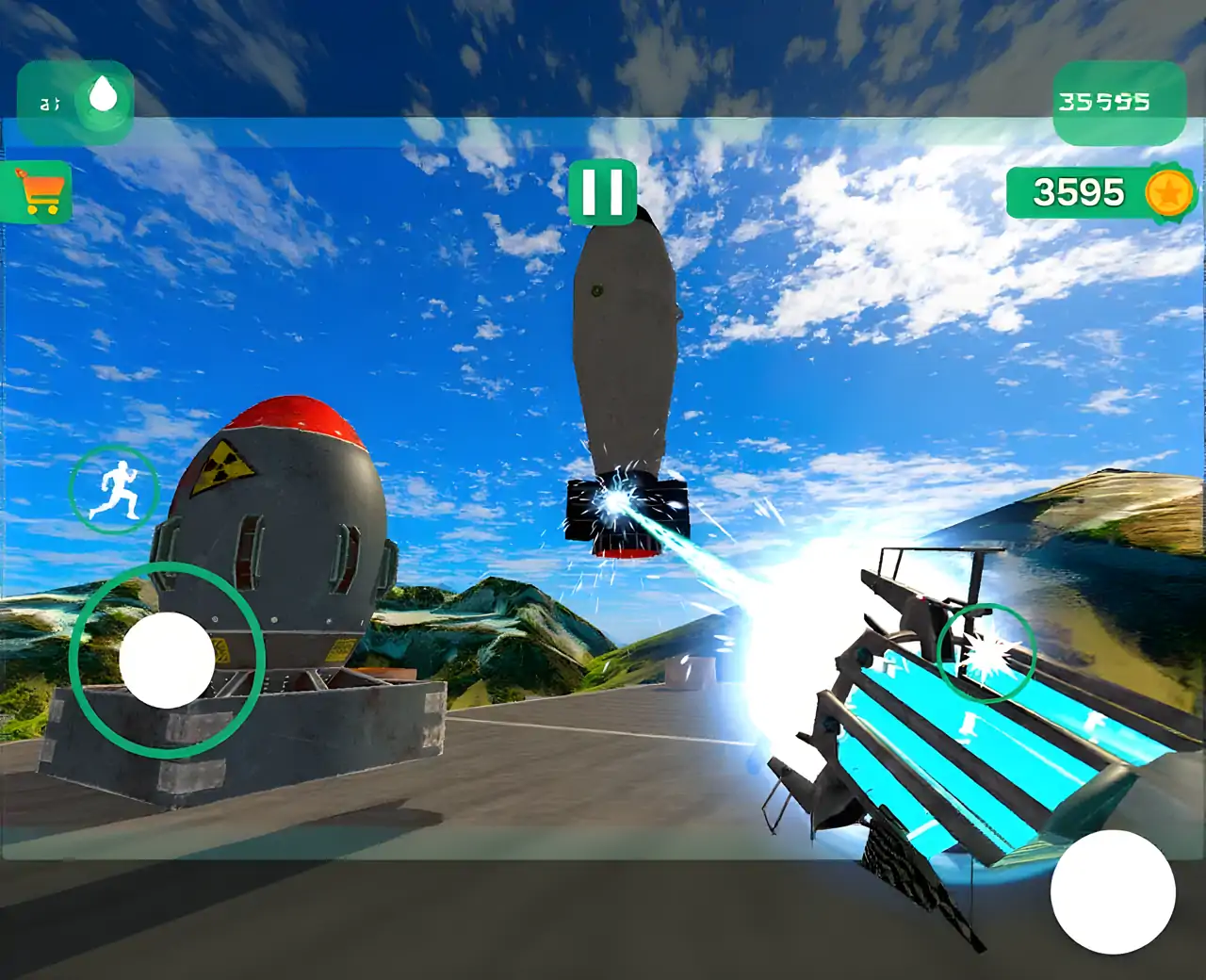Tap the large white circle action button
Viewport: 1206px width, 980px height.
1113,891
